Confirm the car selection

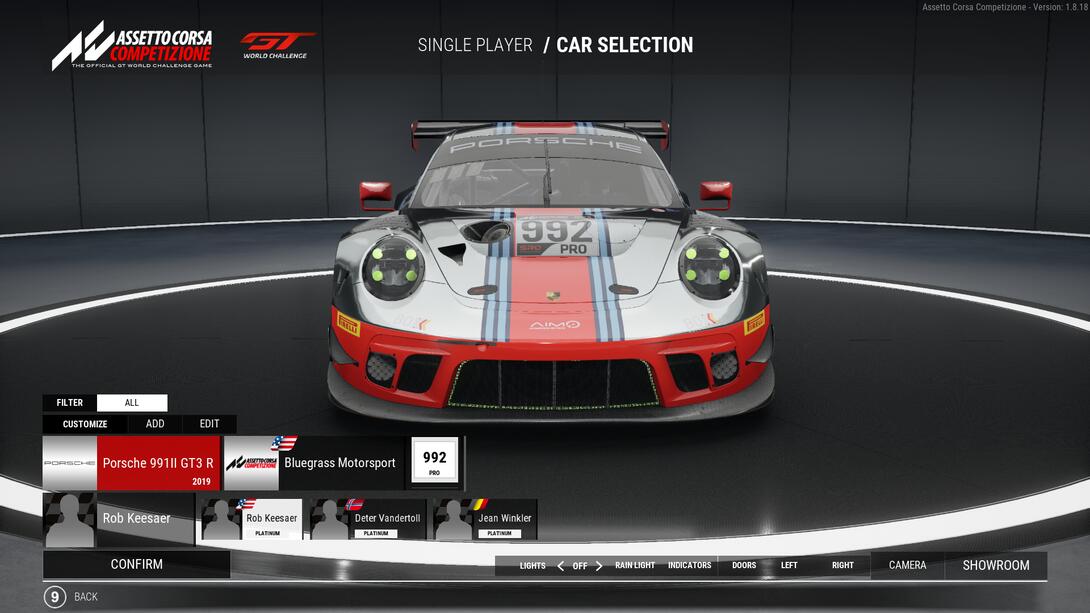[x=136, y=564]
